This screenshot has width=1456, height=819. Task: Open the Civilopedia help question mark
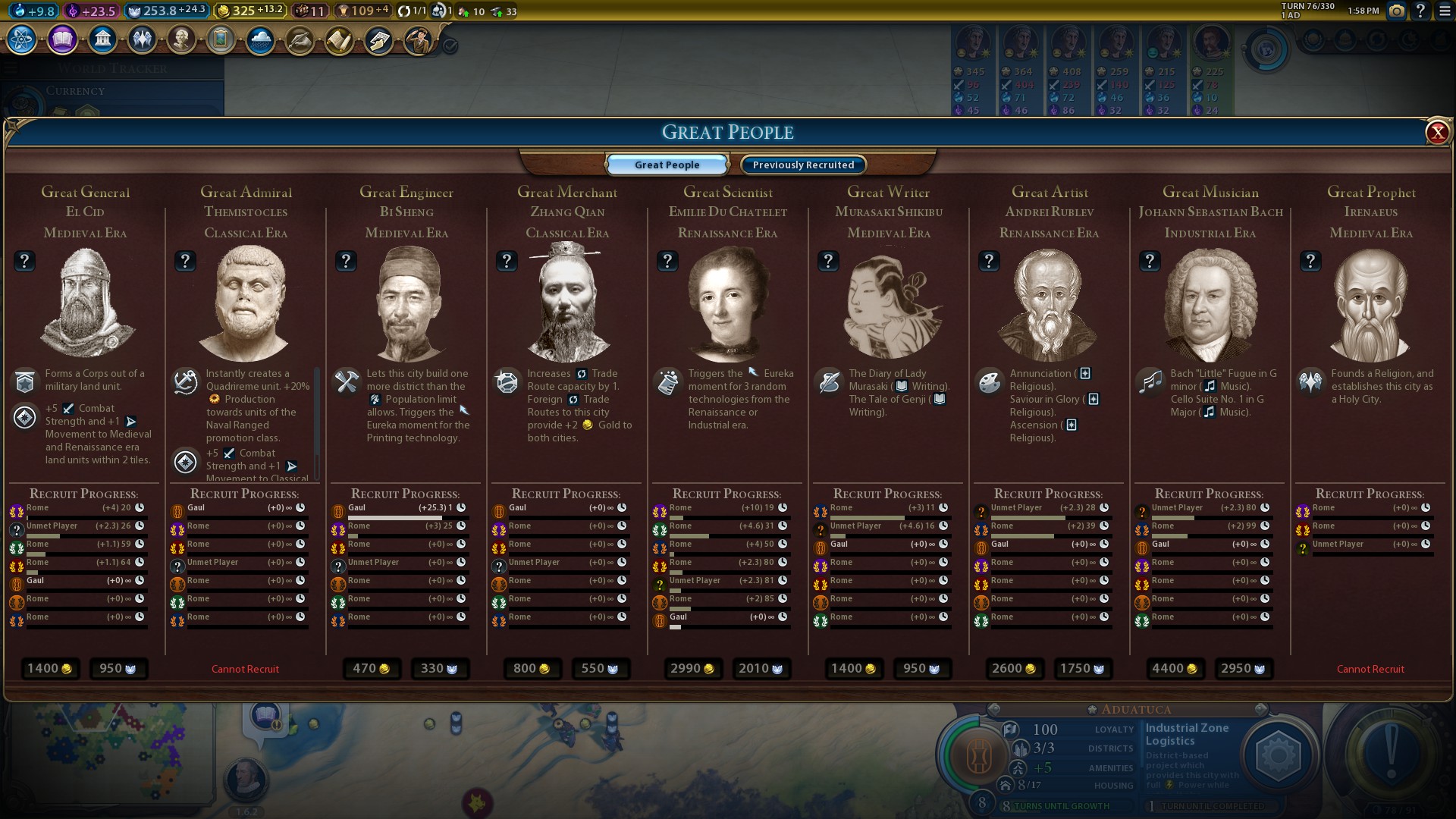[x=1420, y=11]
